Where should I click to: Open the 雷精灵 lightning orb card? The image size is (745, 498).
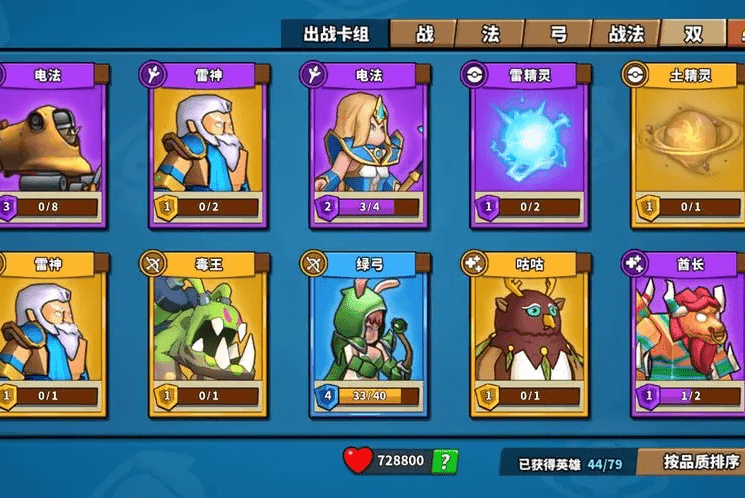tap(529, 145)
